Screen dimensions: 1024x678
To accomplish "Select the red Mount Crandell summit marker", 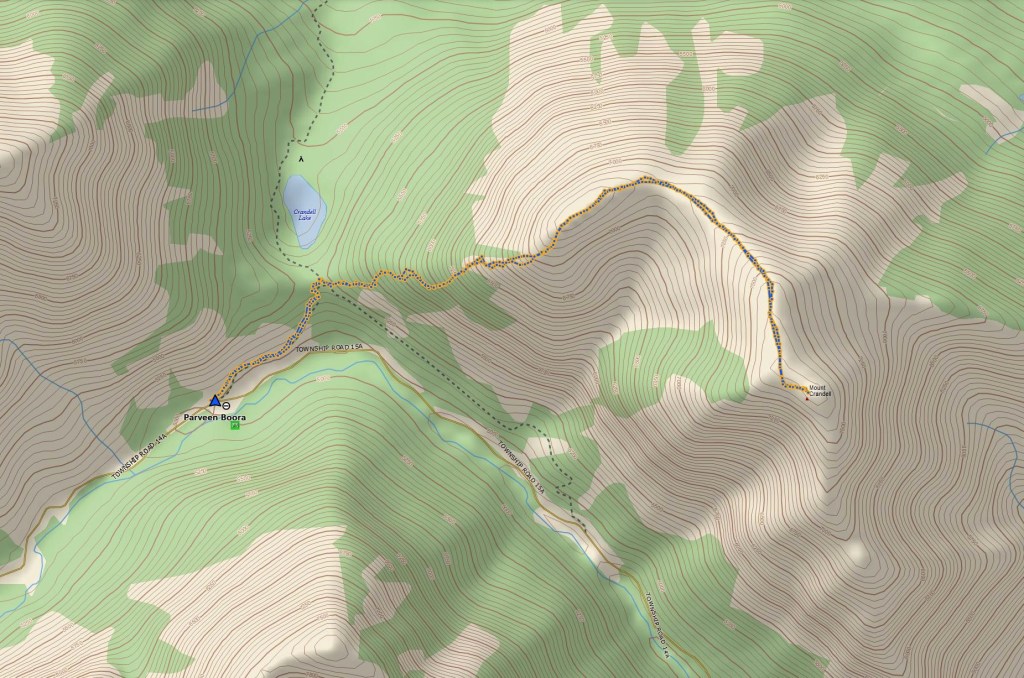I will tap(807, 399).
